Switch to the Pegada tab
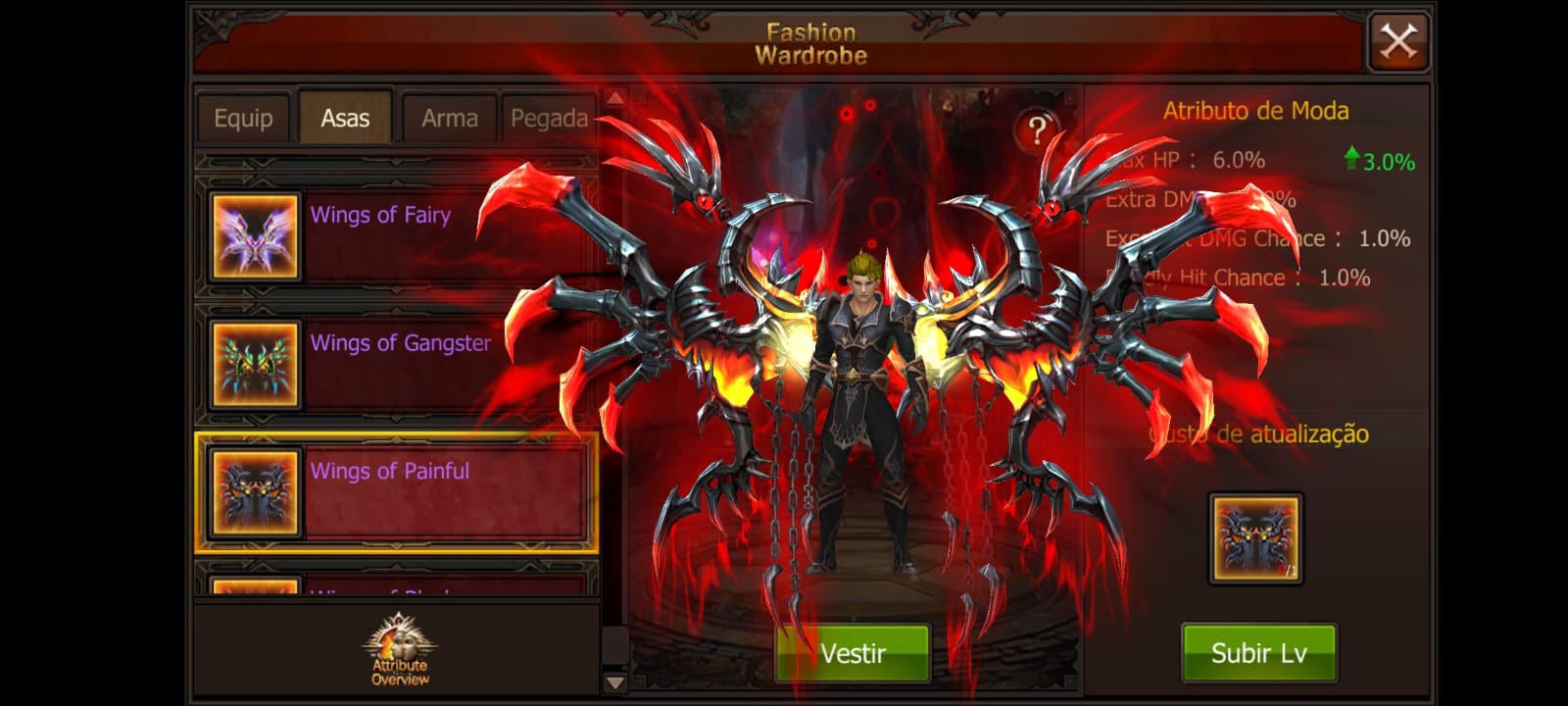Screen dimensions: 1568x706 tap(549, 119)
